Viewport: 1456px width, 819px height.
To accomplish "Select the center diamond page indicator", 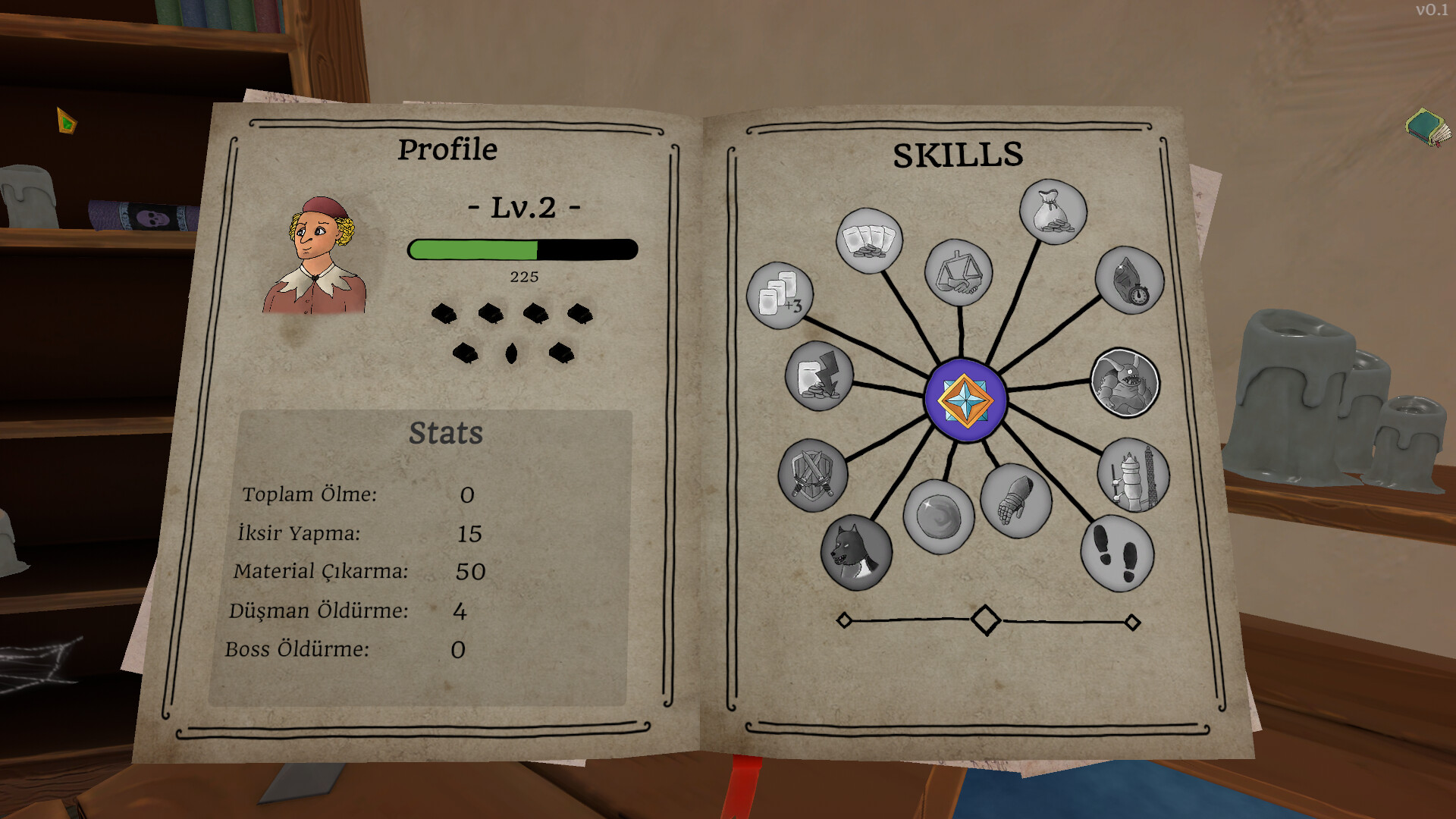I will [987, 620].
